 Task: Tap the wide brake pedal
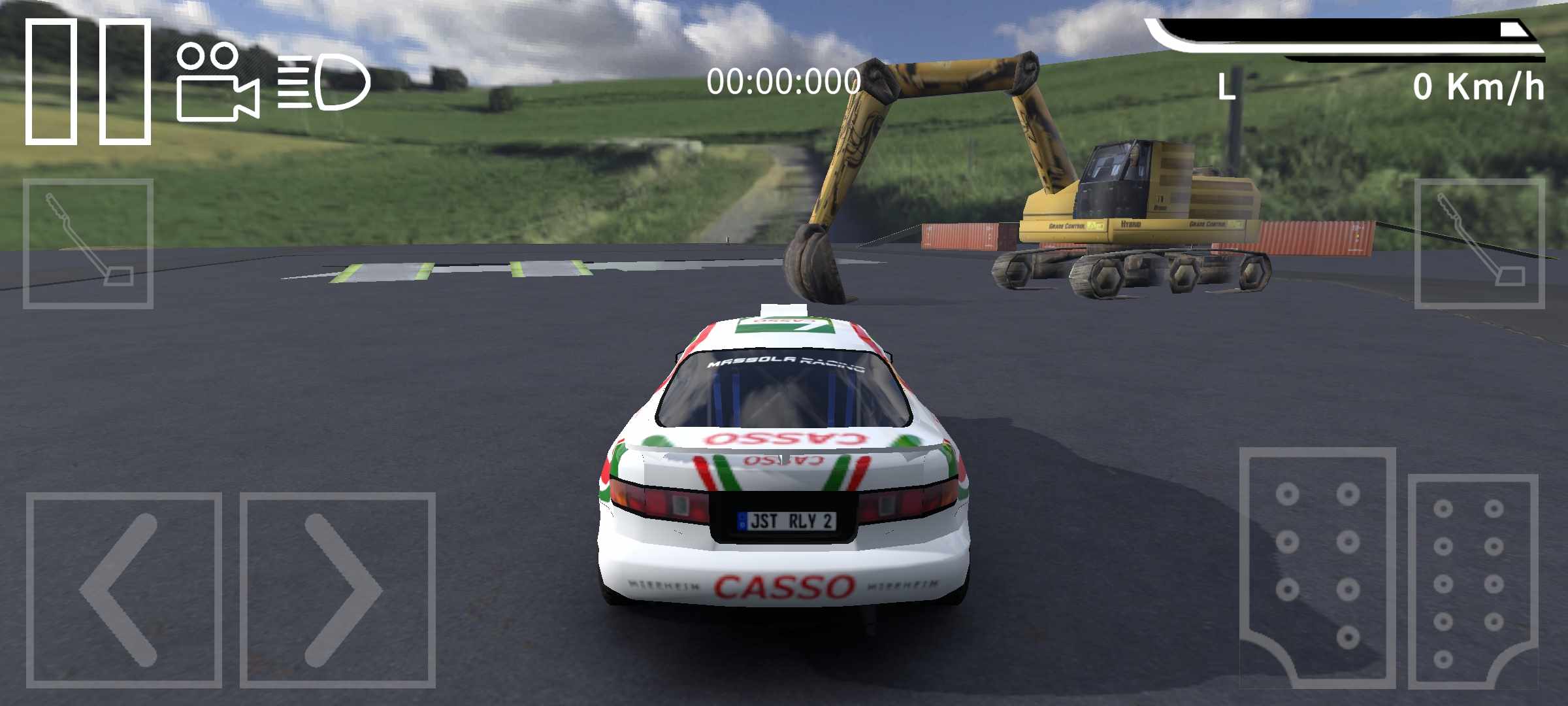coord(1317,566)
